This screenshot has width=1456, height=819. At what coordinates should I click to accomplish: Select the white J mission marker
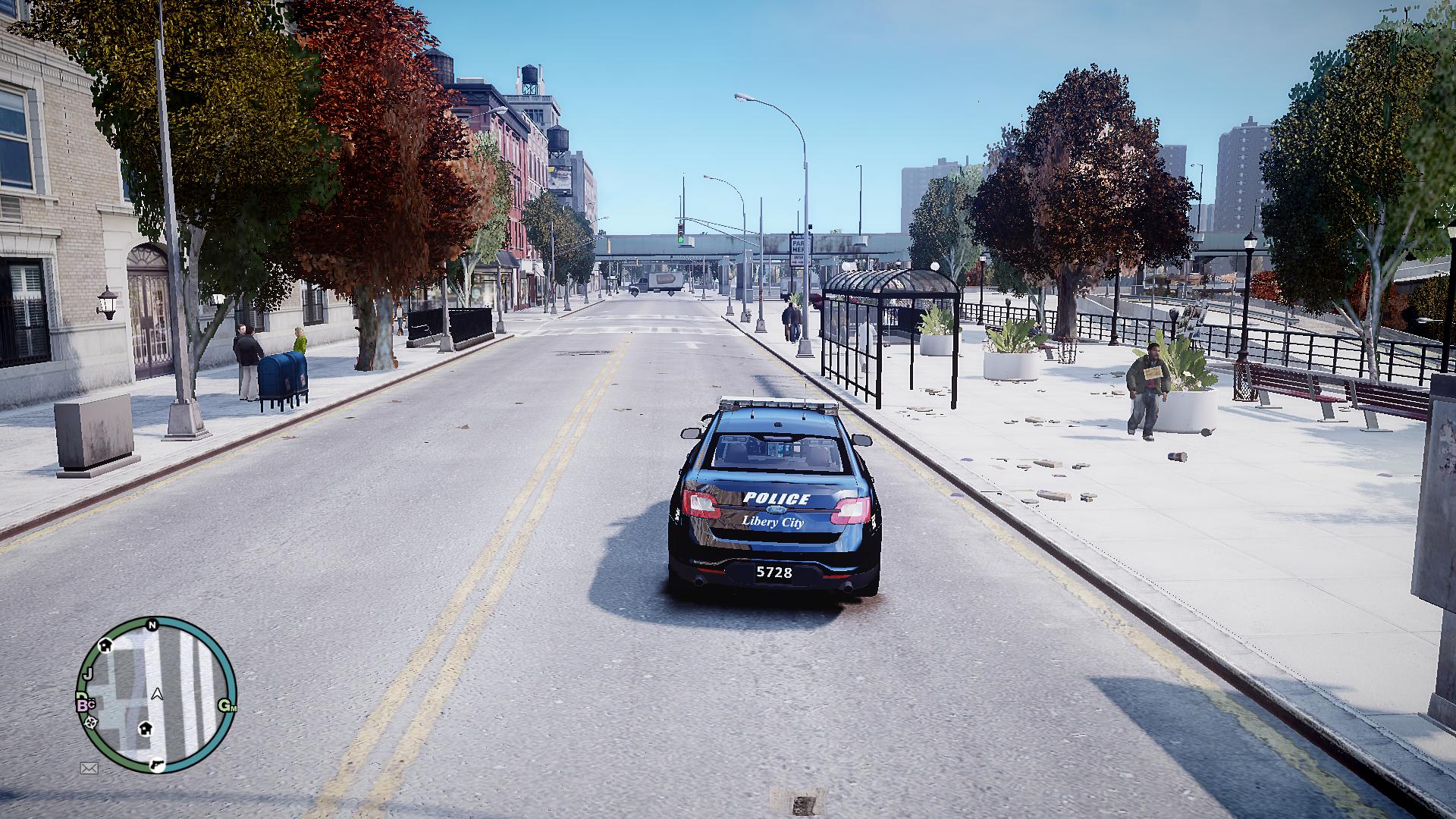(88, 673)
